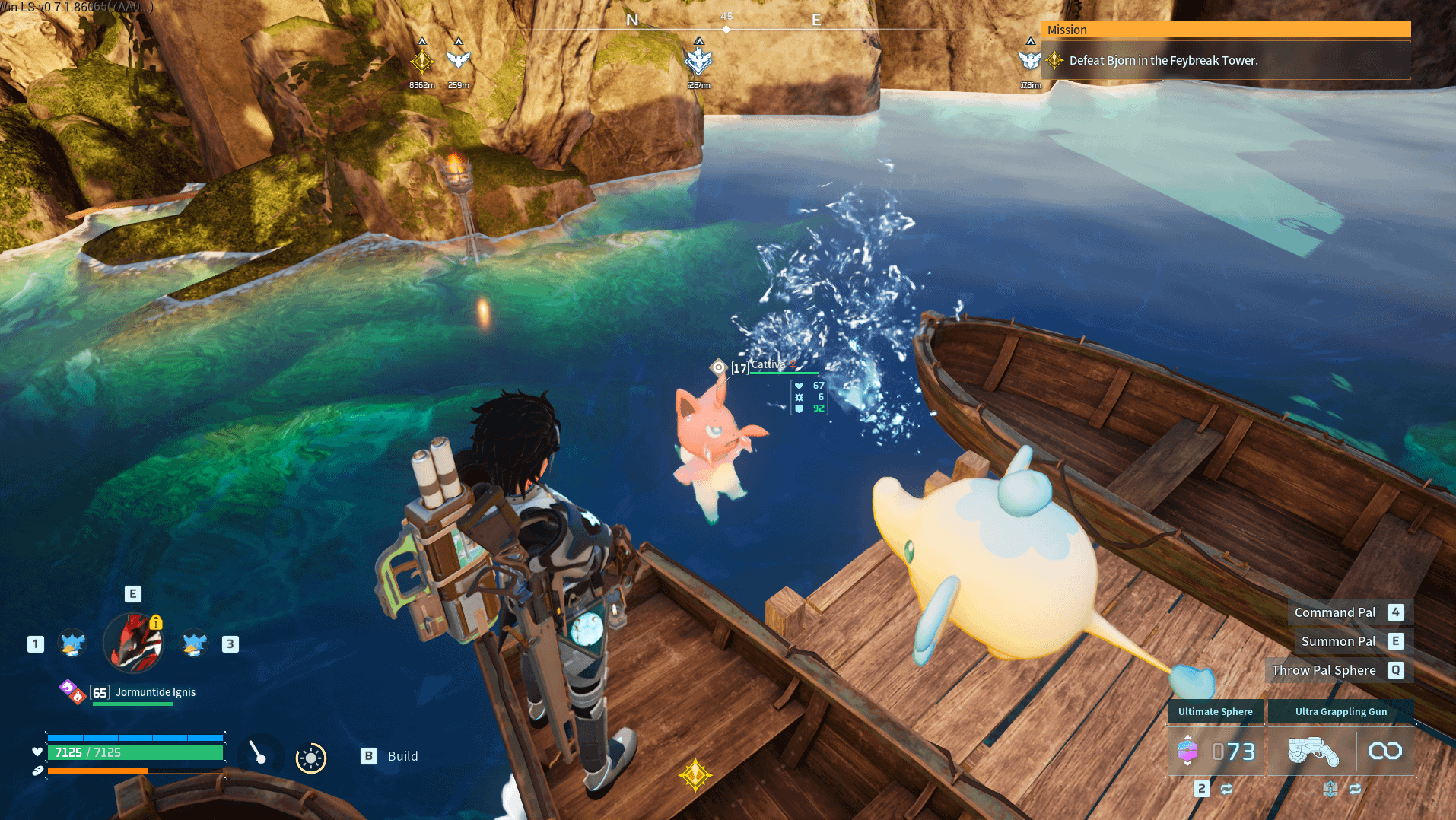Click the sun time-of-day indicator
Viewport: 1456px width, 820px height.
click(310, 758)
